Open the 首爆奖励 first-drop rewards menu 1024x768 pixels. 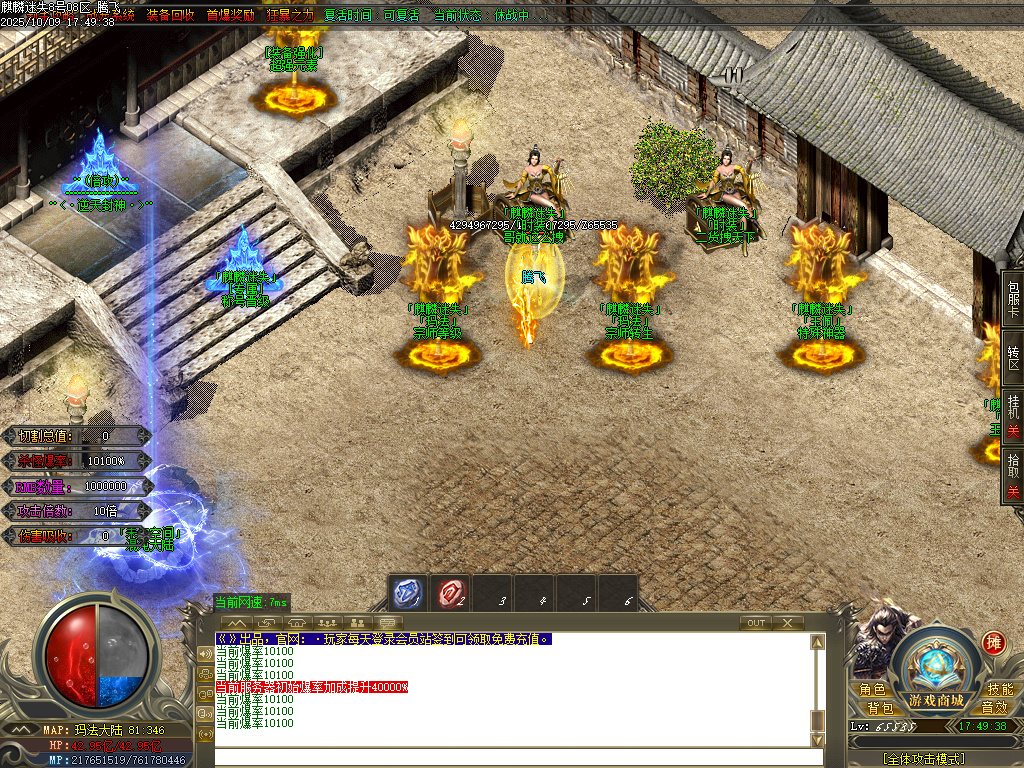(231, 15)
